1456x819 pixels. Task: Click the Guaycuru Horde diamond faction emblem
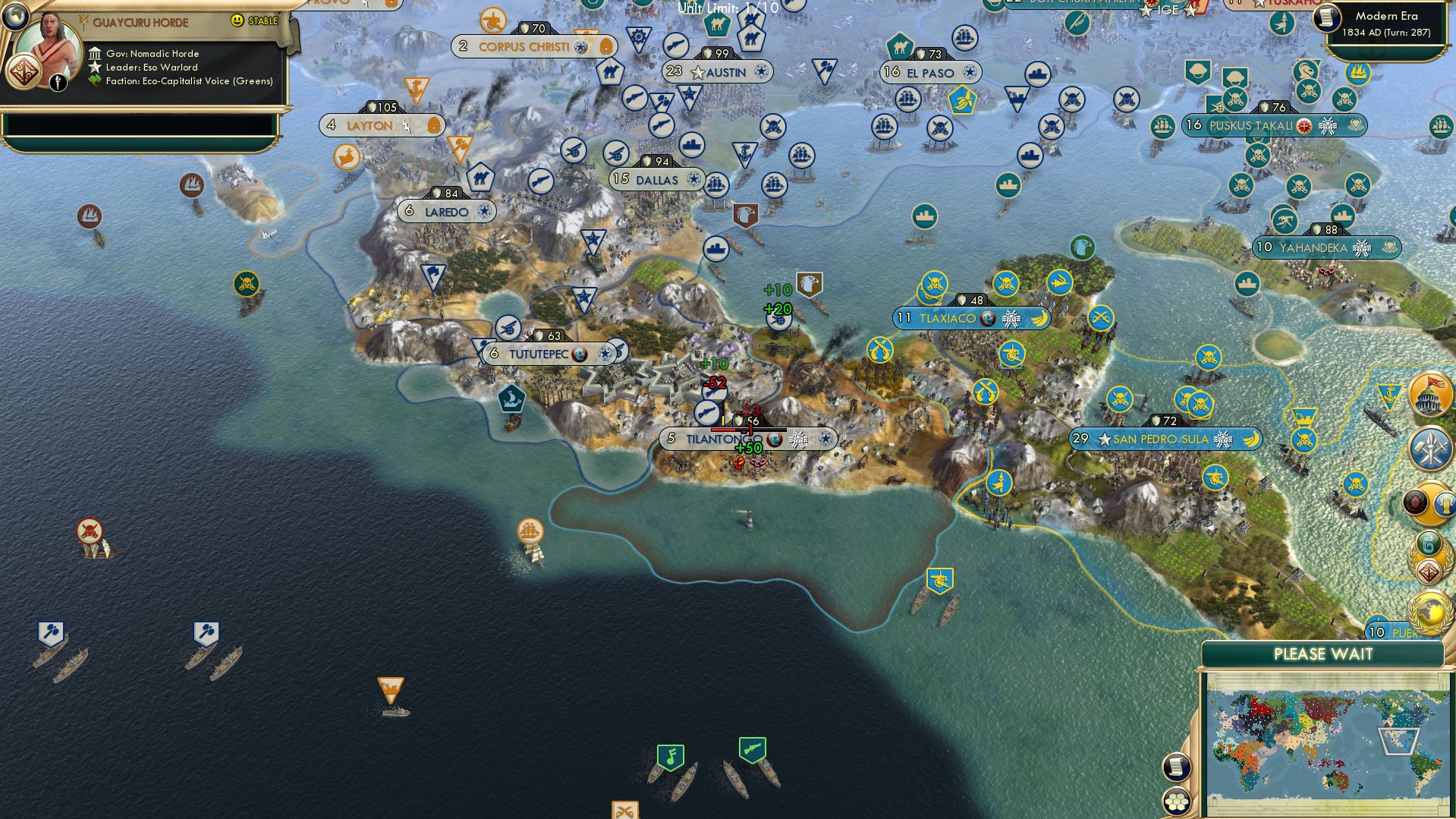tap(25, 70)
